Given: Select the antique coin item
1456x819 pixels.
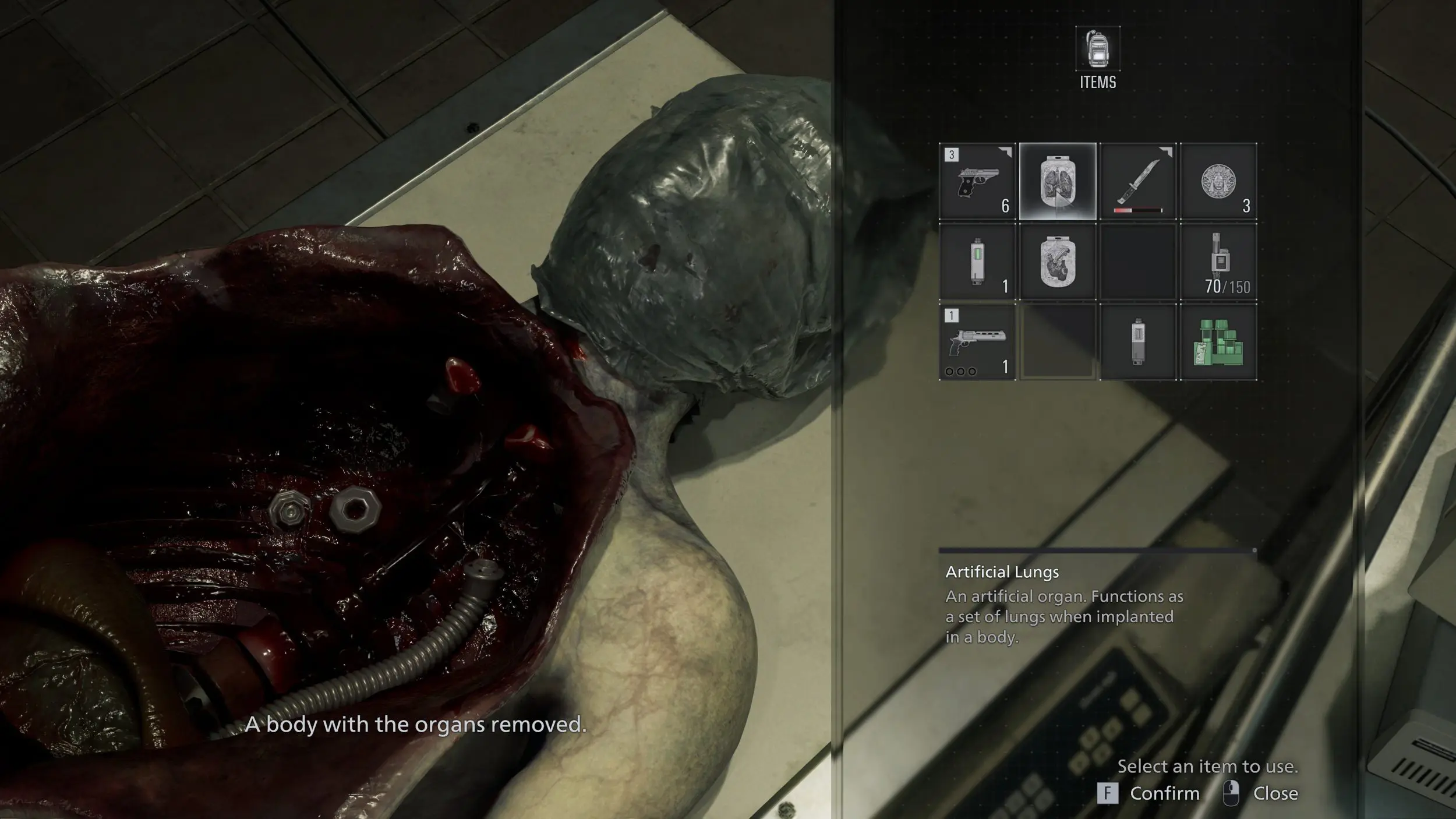Looking at the screenshot, I should 1218,181.
